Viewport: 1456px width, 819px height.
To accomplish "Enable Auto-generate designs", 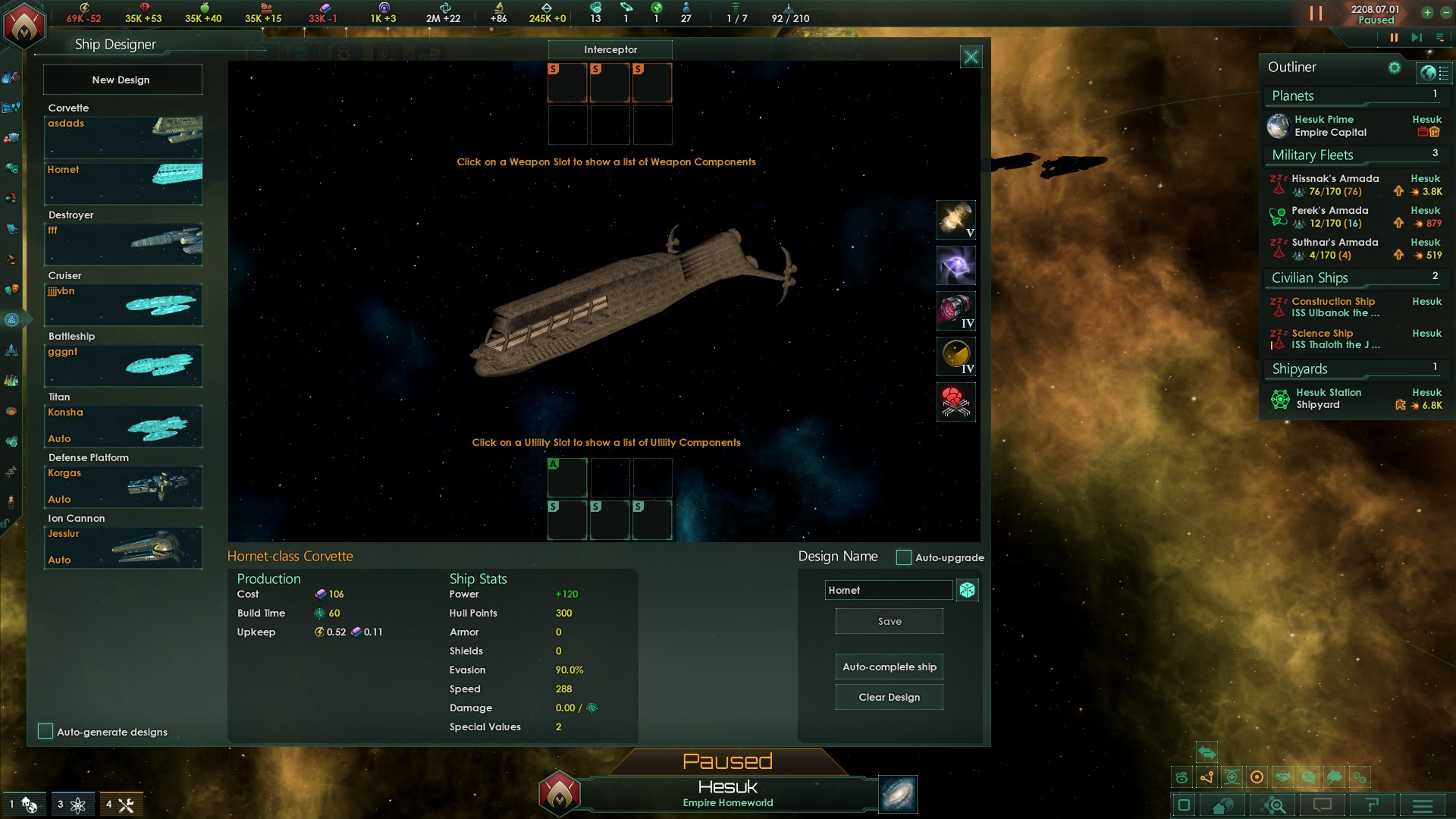I will (45, 731).
